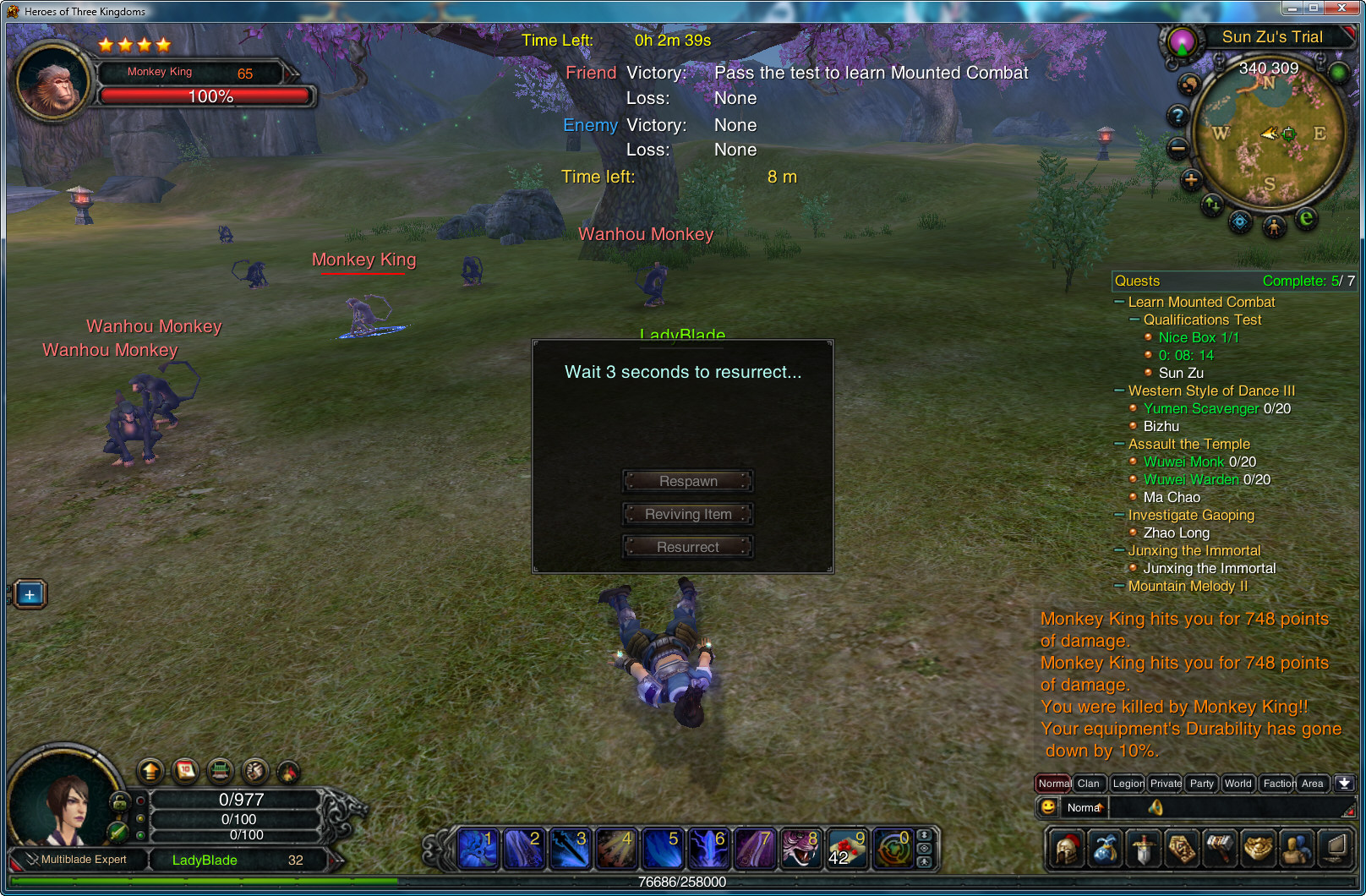
Task: Open the sword skills menu icon
Action: pyautogui.click(x=1143, y=849)
